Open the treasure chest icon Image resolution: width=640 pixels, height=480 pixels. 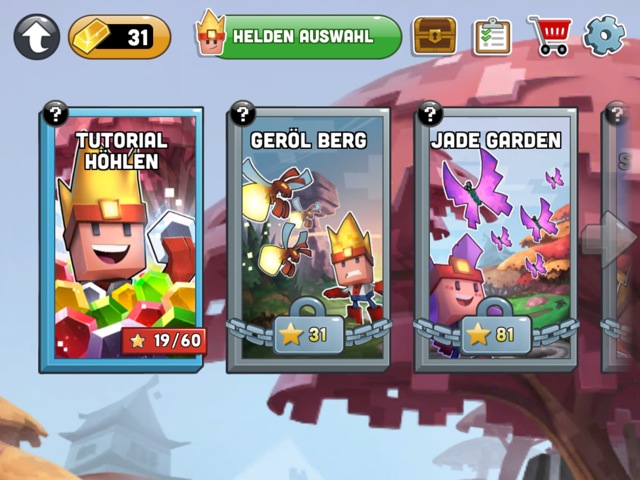coord(434,36)
